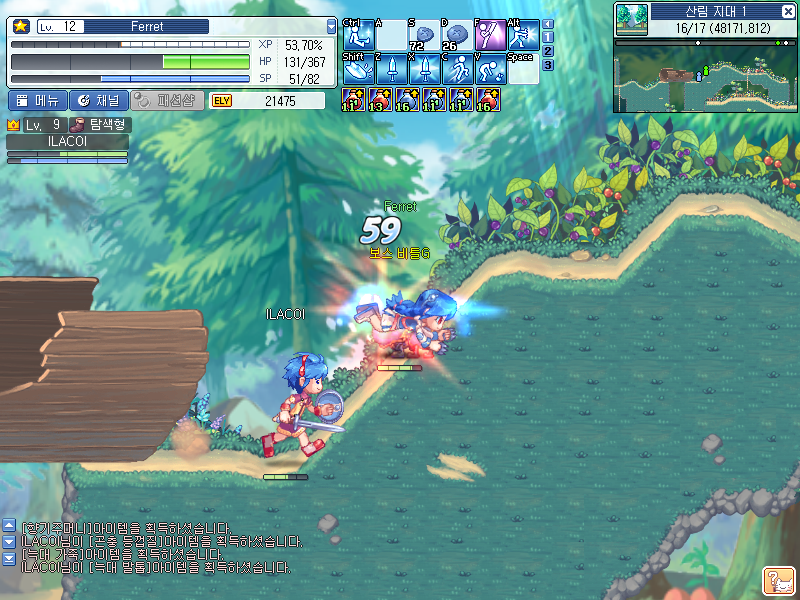Activate the purple kick skill
This screenshot has height=600, width=800.
pyautogui.click(x=490, y=35)
